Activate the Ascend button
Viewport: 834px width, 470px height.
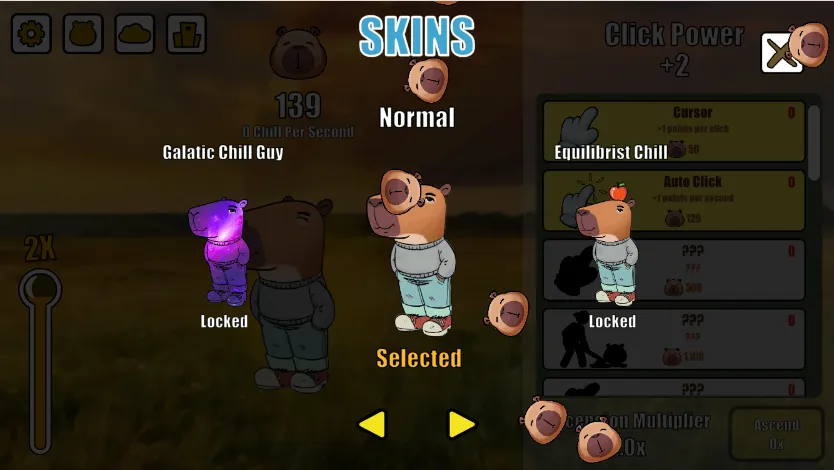776,434
